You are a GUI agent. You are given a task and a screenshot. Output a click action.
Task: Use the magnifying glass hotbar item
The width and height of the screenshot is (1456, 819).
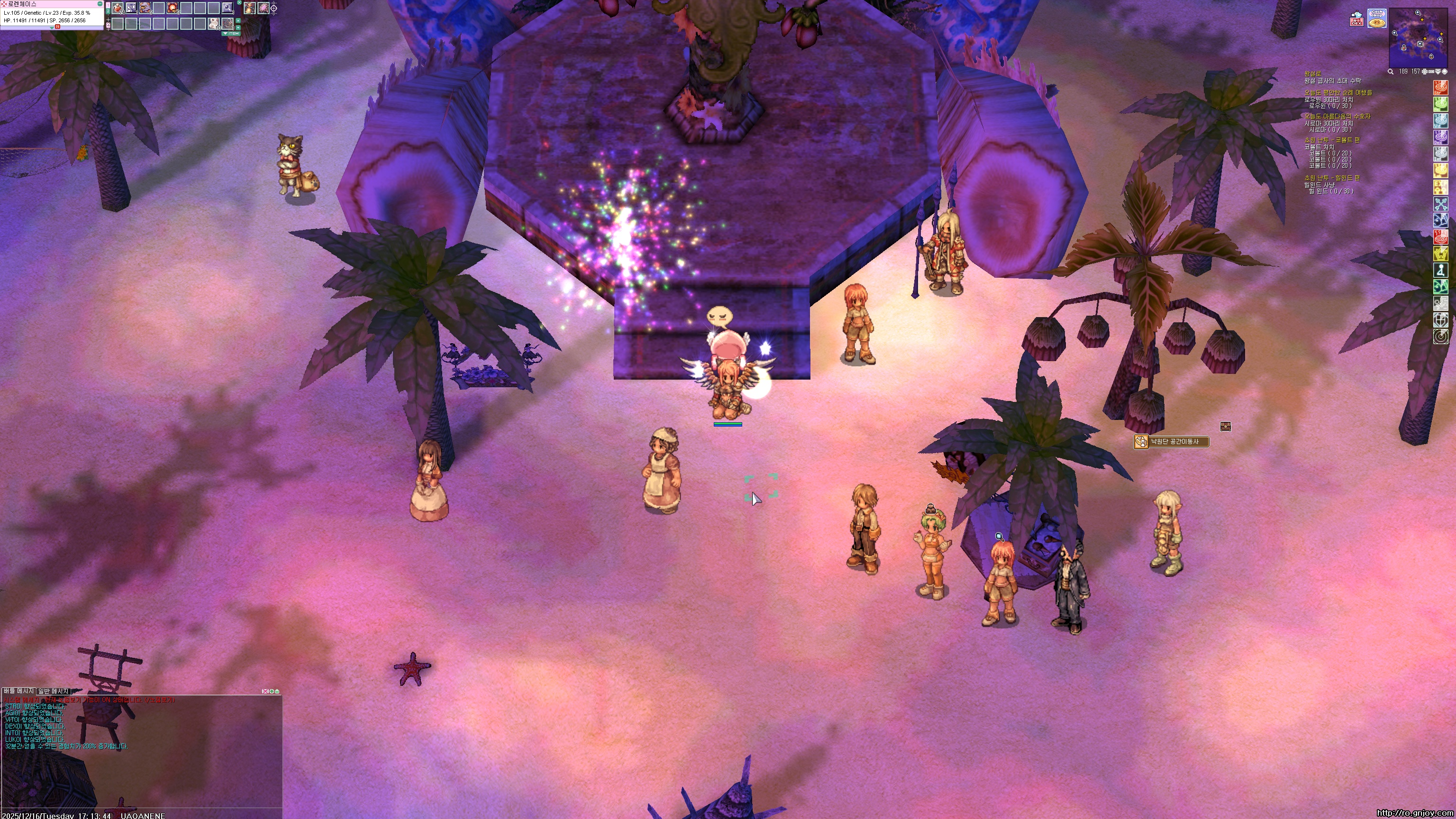click(x=227, y=8)
